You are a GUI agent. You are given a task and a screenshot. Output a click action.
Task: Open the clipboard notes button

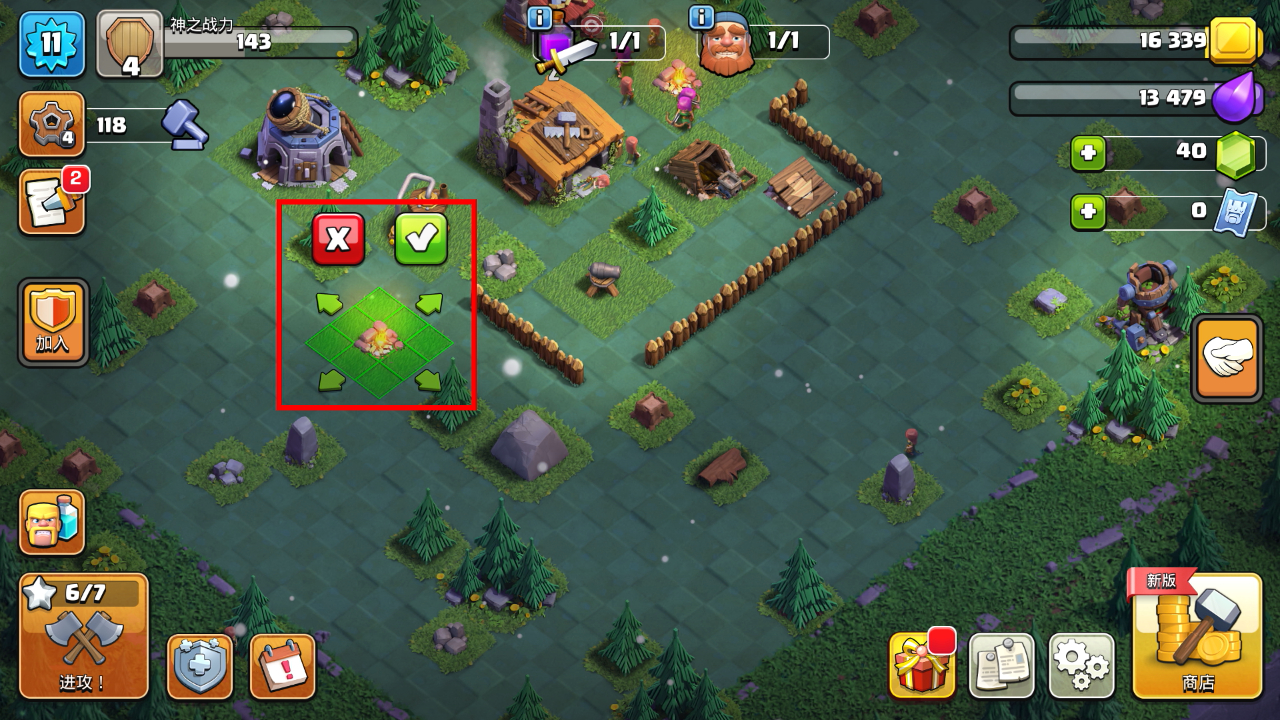tap(1001, 665)
